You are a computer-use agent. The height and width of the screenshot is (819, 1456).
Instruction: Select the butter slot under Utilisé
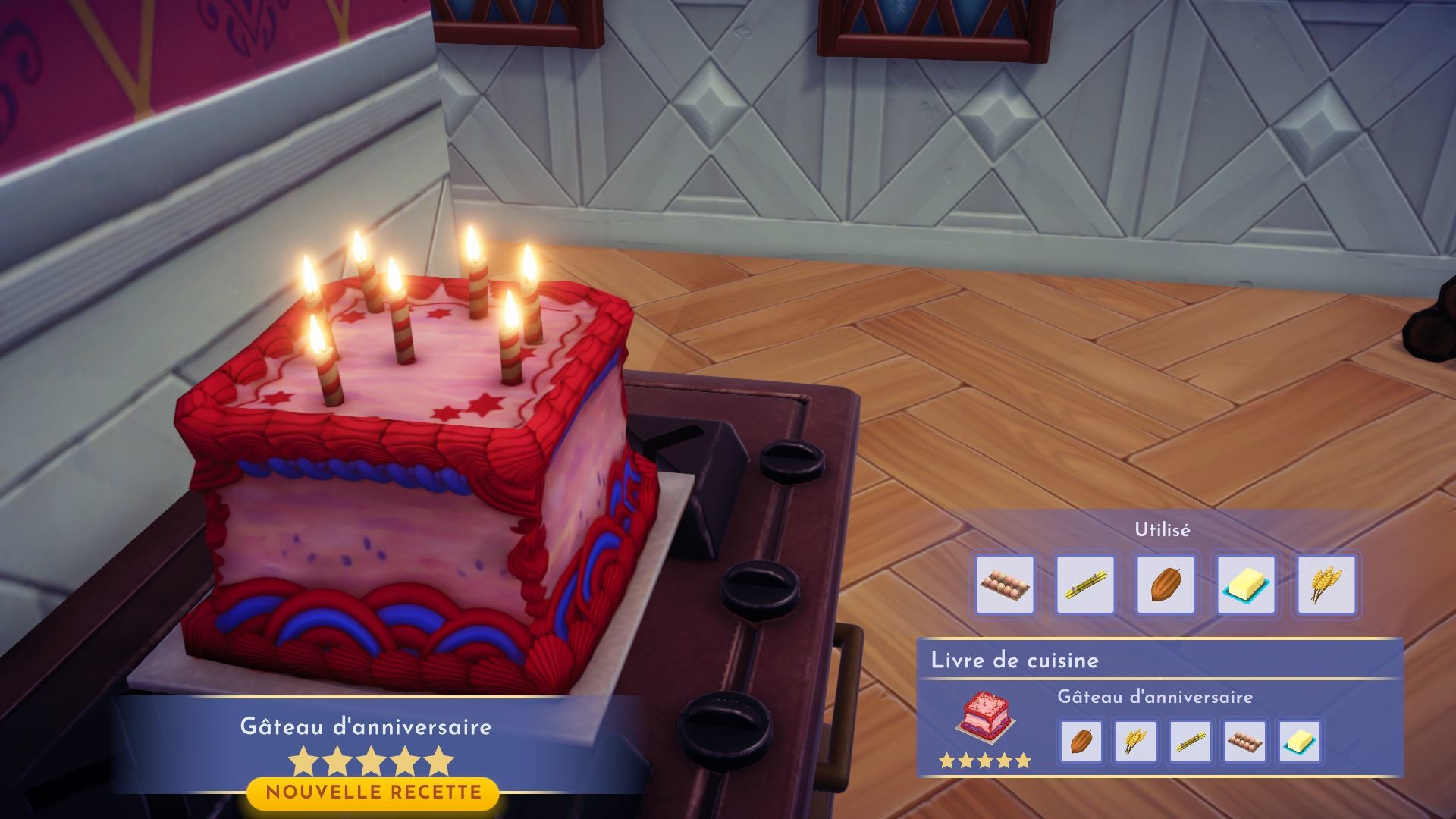pyautogui.click(x=1246, y=584)
